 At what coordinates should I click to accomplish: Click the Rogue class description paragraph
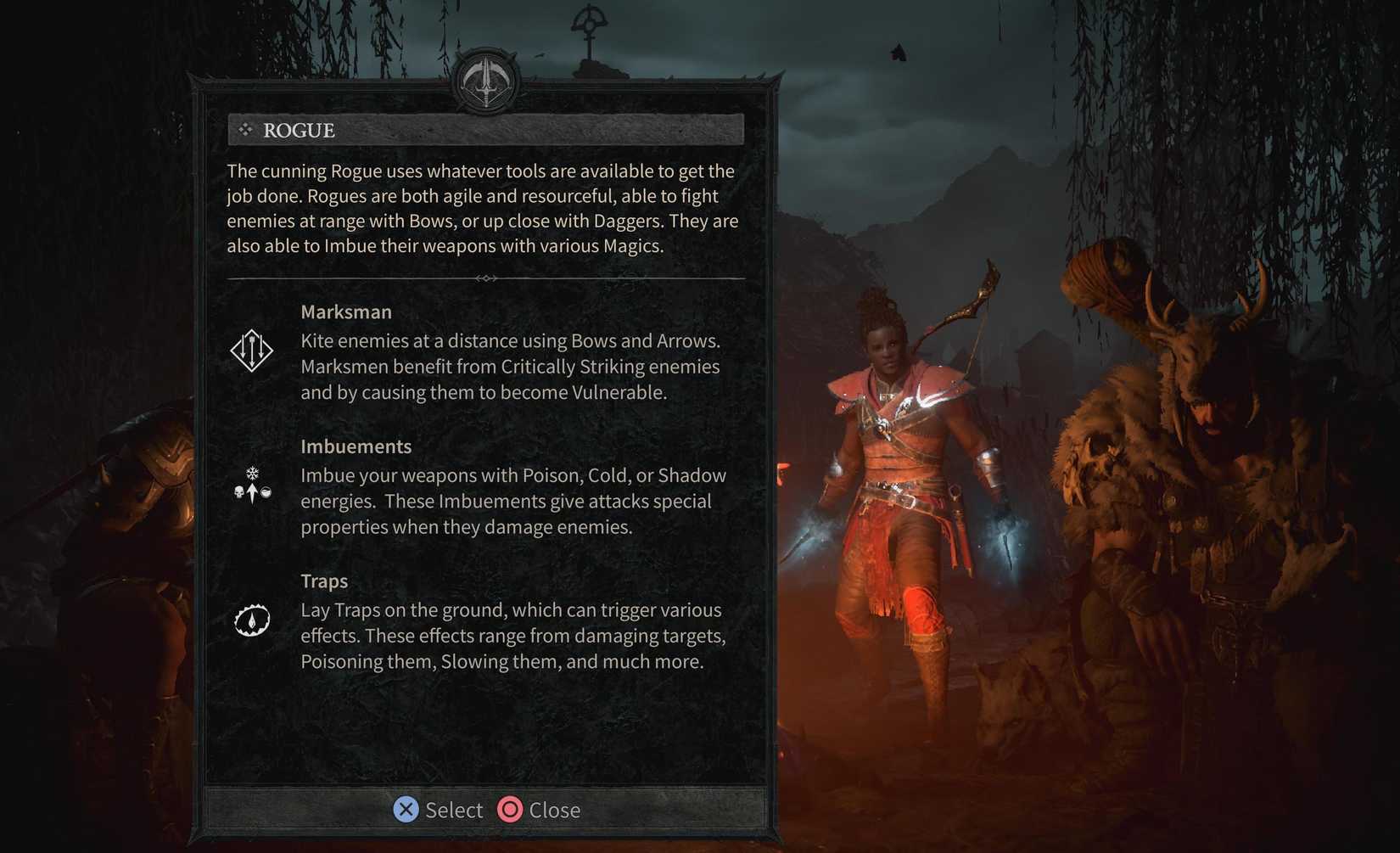pyautogui.click(x=481, y=208)
